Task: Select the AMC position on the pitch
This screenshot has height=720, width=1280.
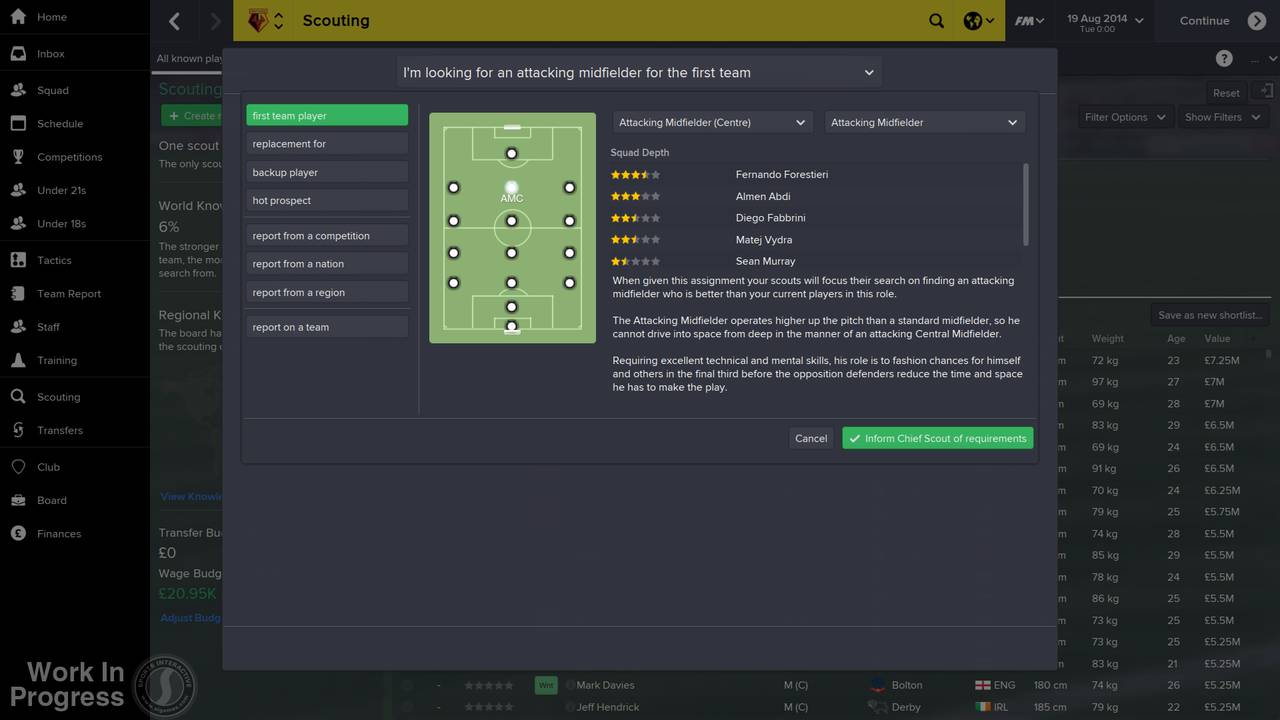Action: [x=511, y=187]
